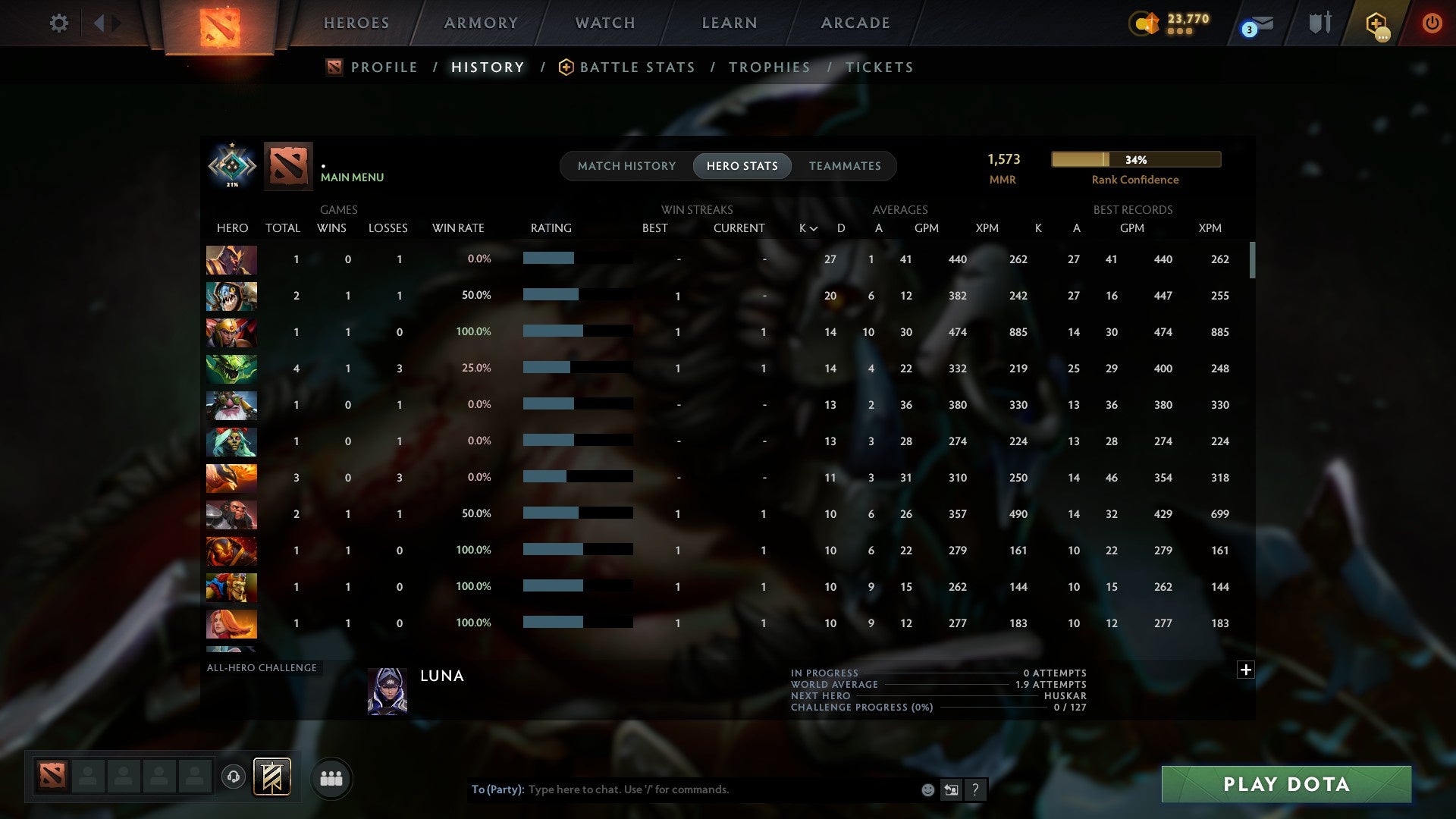Image resolution: width=1456 pixels, height=819 pixels.
Task: Switch to the BATTLE STATS tab
Action: tap(637, 67)
